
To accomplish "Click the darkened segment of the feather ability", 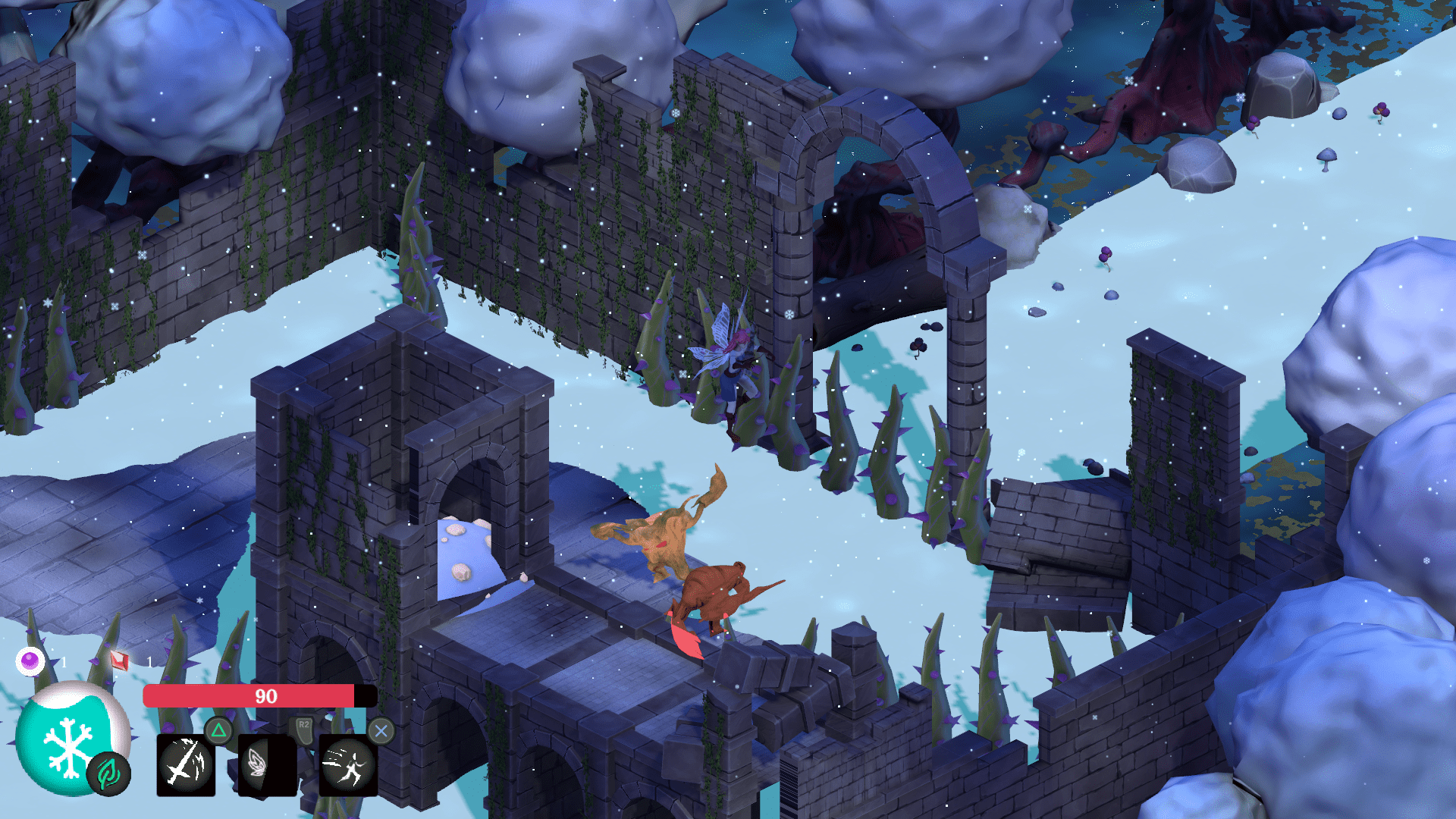I will pyautogui.click(x=281, y=764).
